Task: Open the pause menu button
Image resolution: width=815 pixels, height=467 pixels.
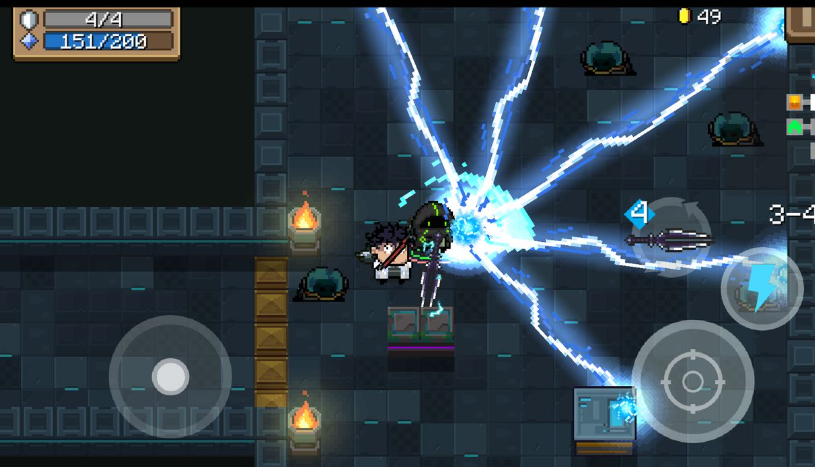Action: (800, 20)
